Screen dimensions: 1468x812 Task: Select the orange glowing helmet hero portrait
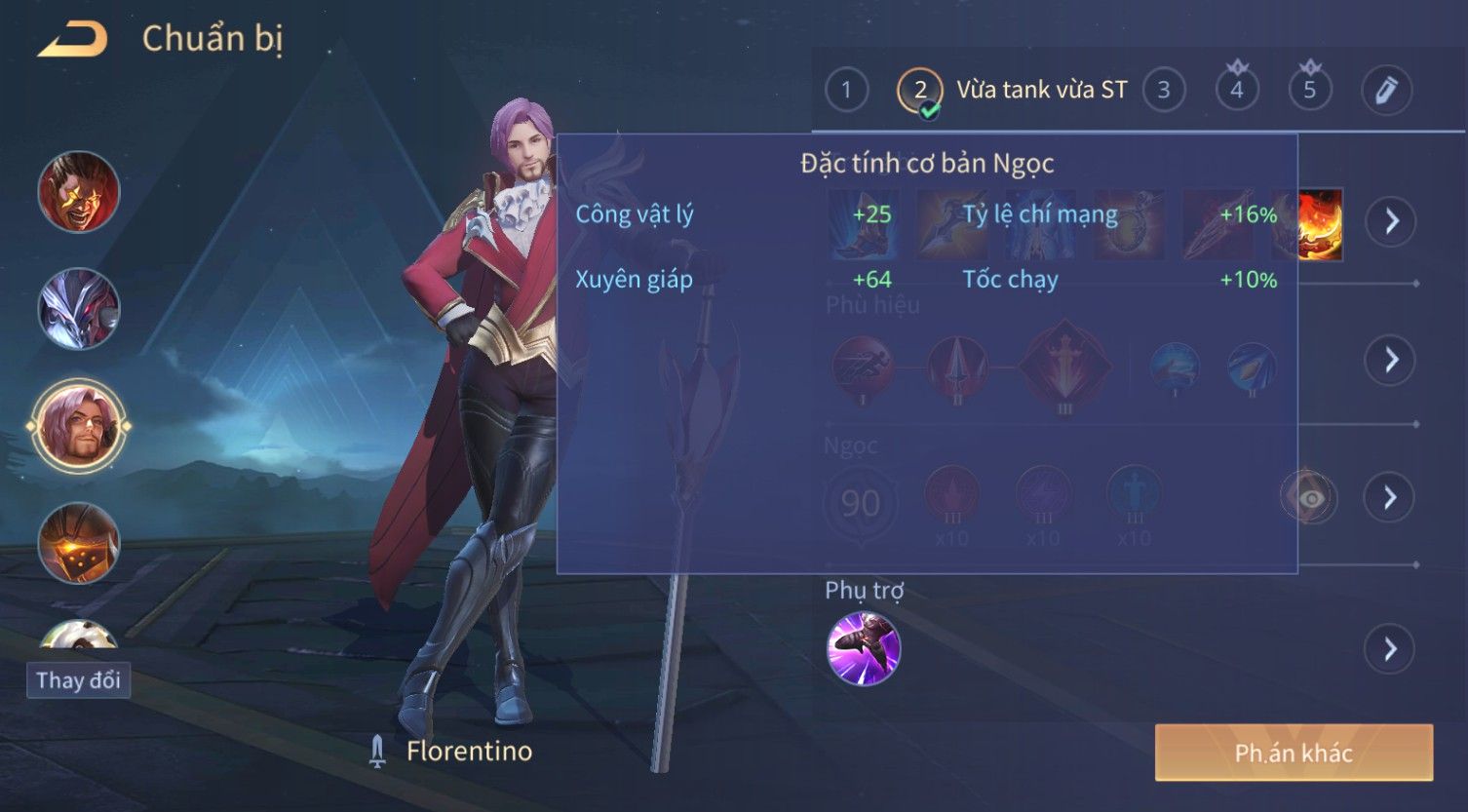point(79,543)
